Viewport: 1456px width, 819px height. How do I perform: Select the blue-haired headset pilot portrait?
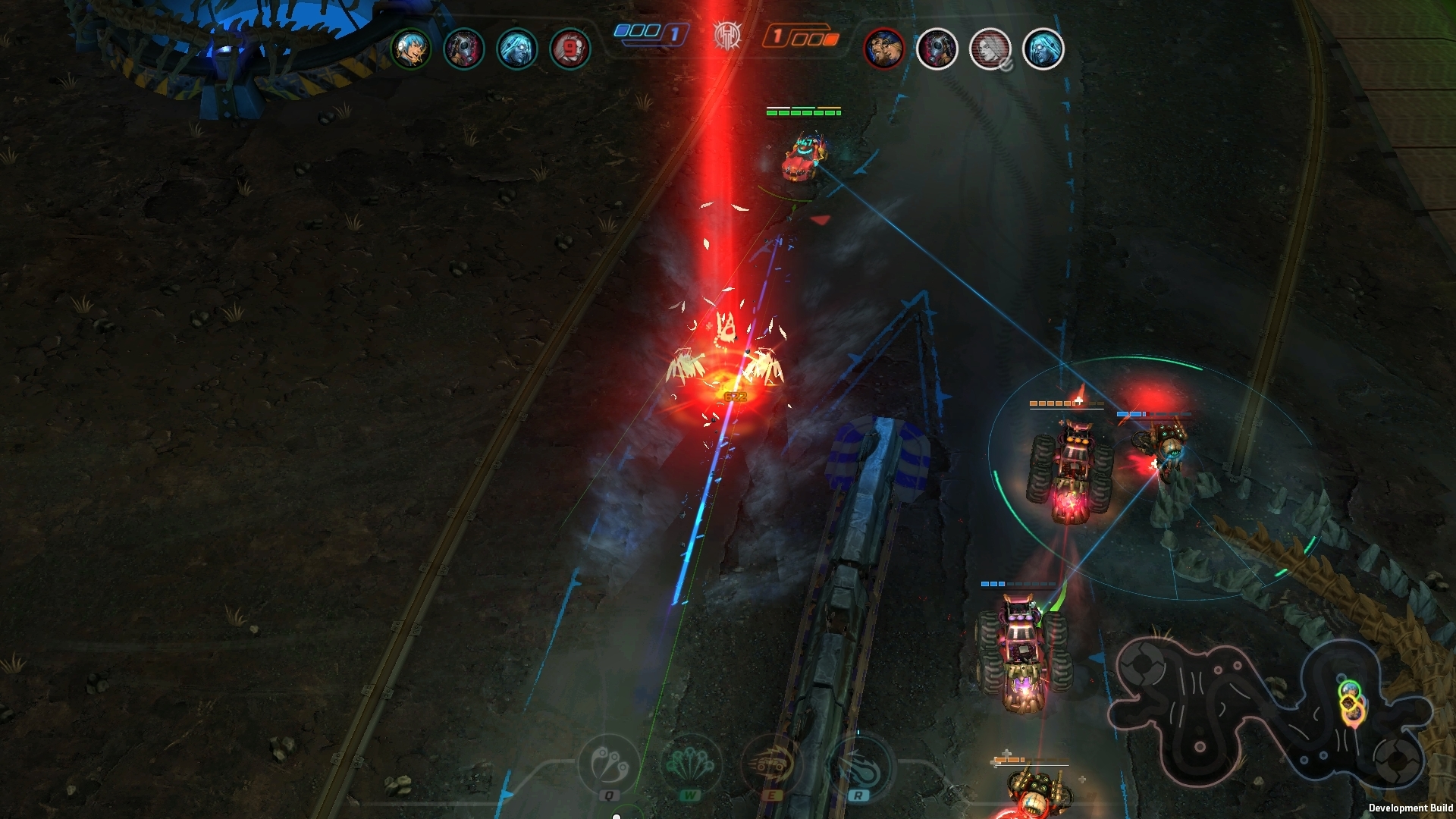click(410, 49)
